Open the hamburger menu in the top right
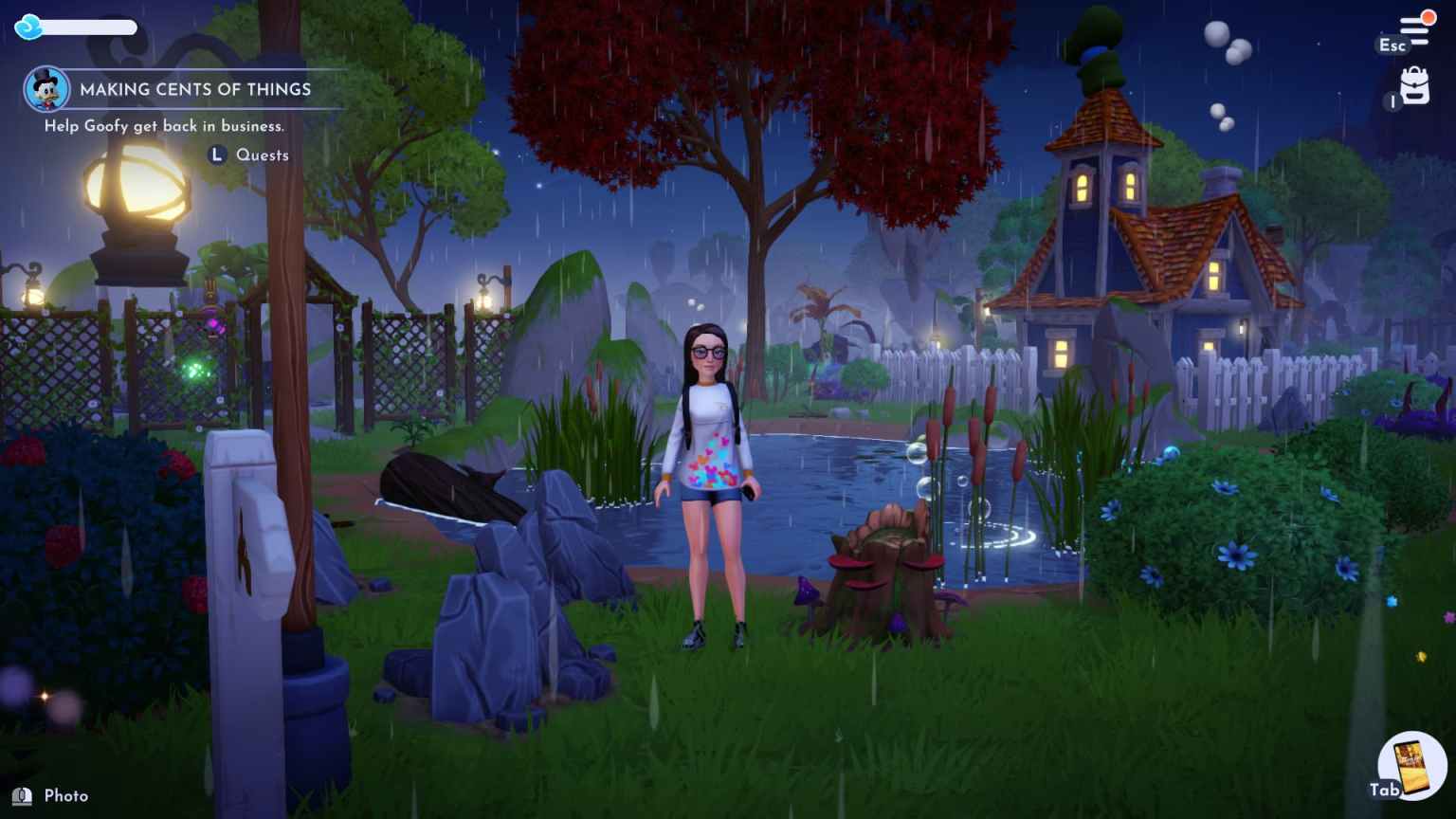The image size is (1456, 819). click(x=1414, y=31)
